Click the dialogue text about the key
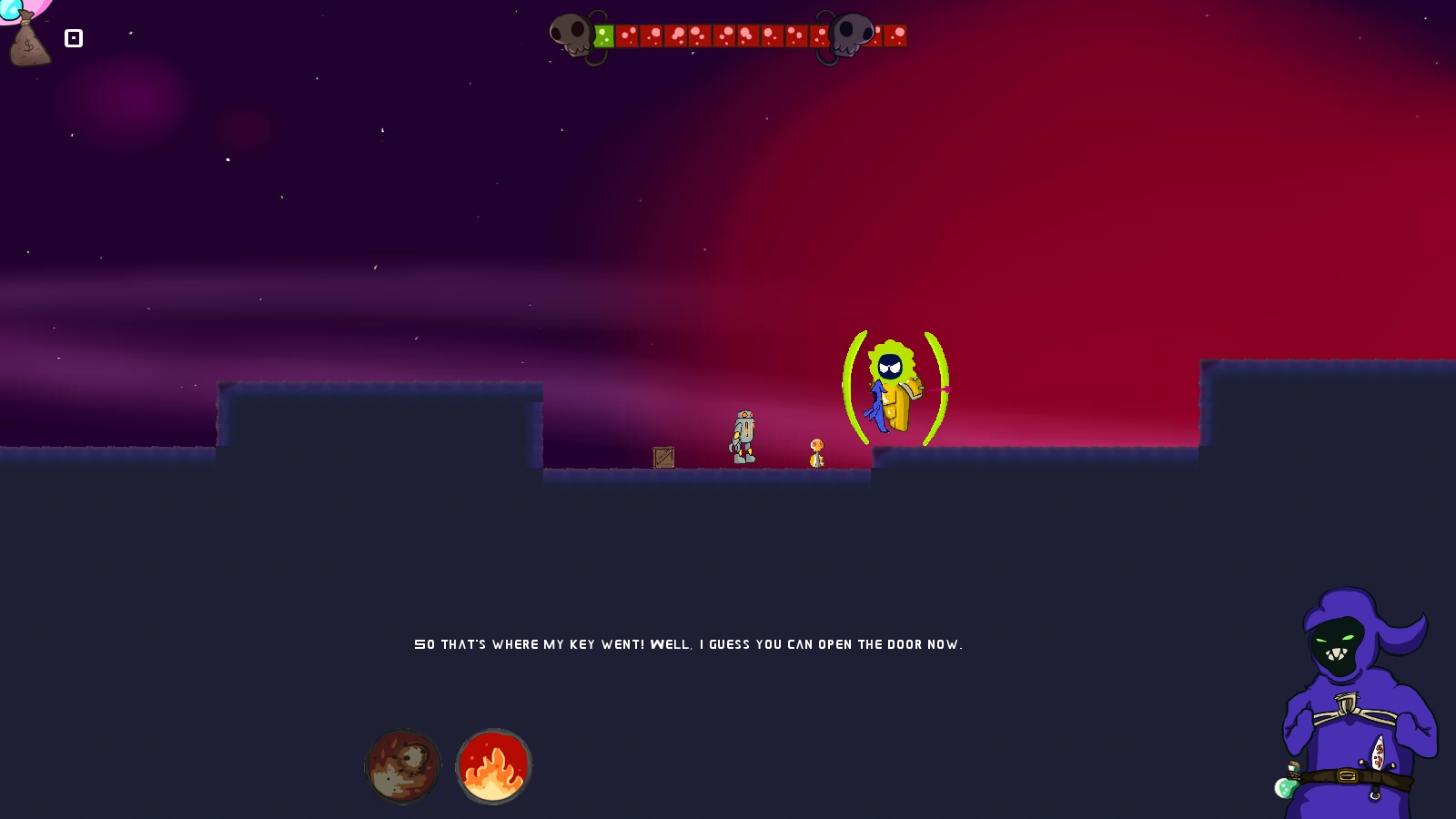 [689, 643]
